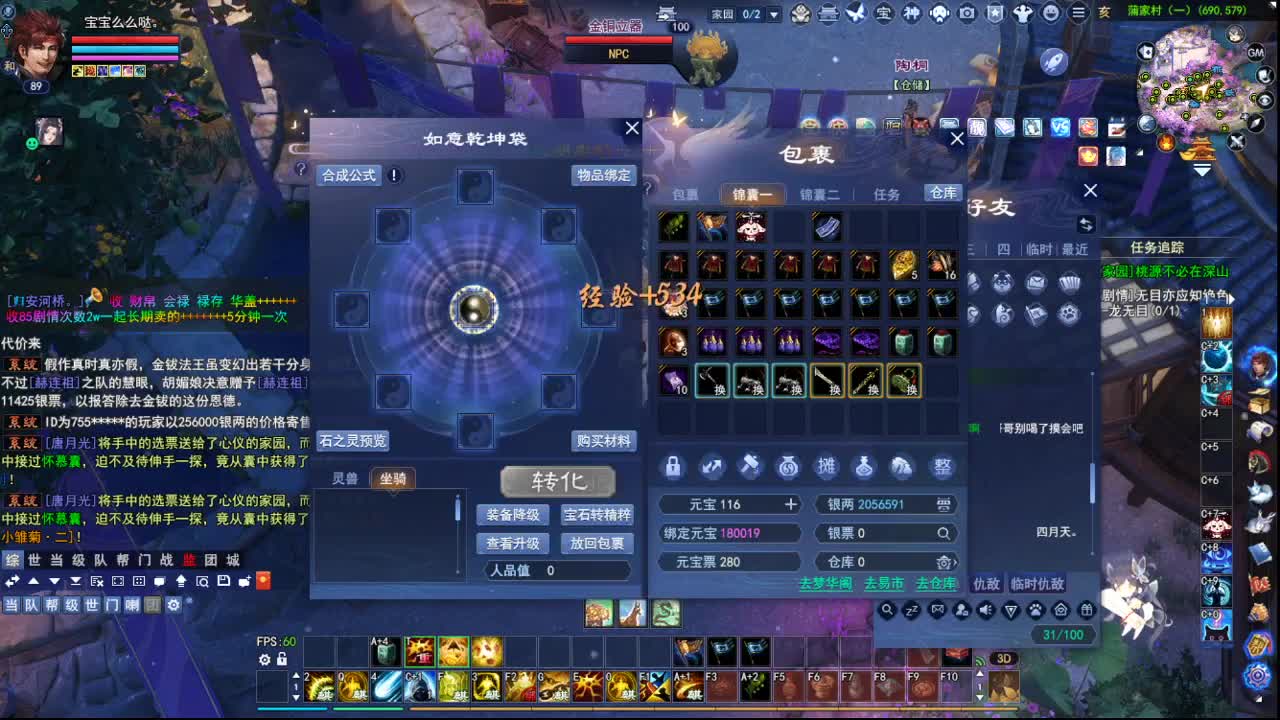Switch to the 锦囊二 tab in the bag
Screen dimensions: 1280x720
(820, 193)
